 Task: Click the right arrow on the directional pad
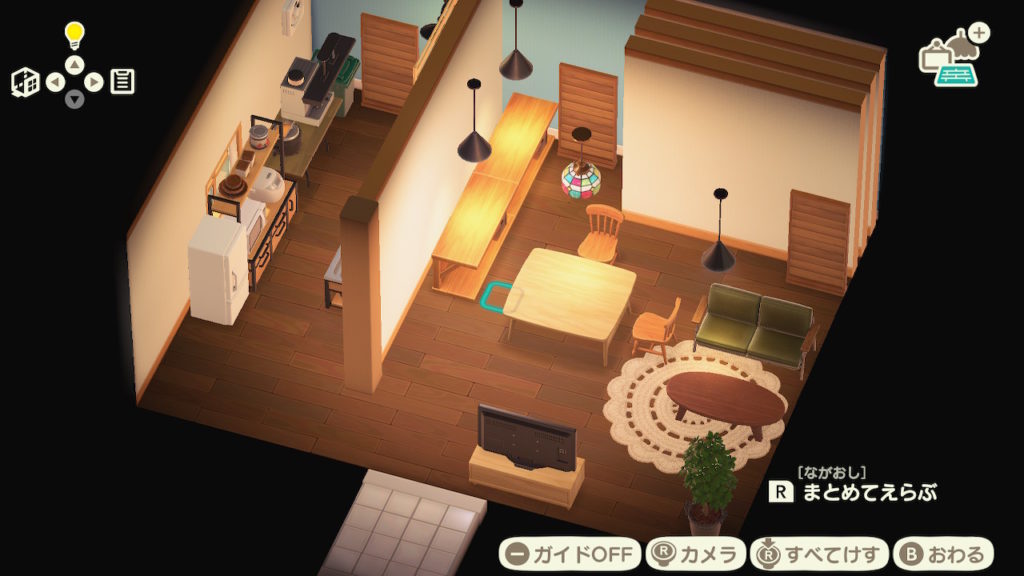pyautogui.click(x=93, y=82)
